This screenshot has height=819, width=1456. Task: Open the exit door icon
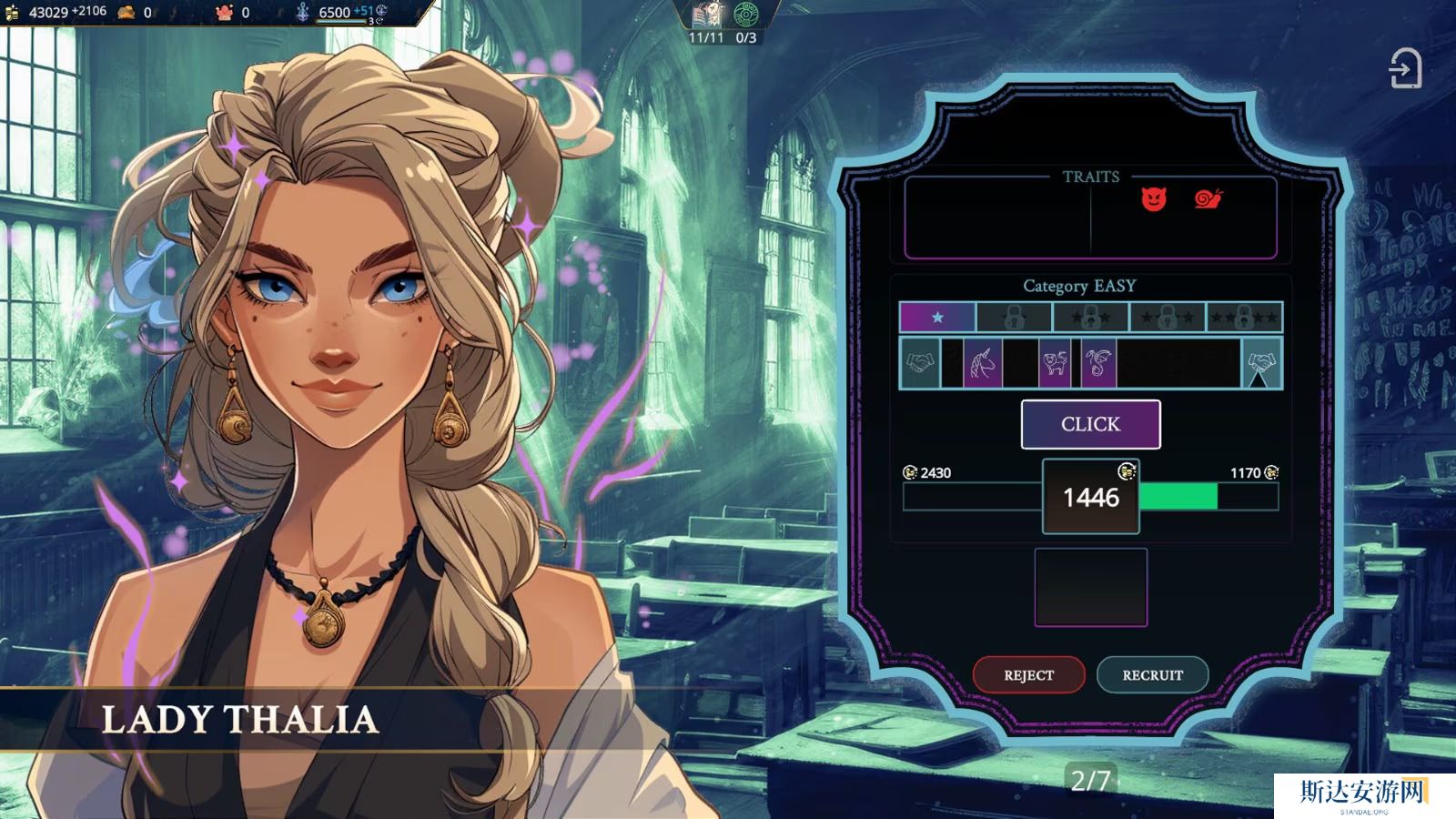pyautogui.click(x=1405, y=69)
